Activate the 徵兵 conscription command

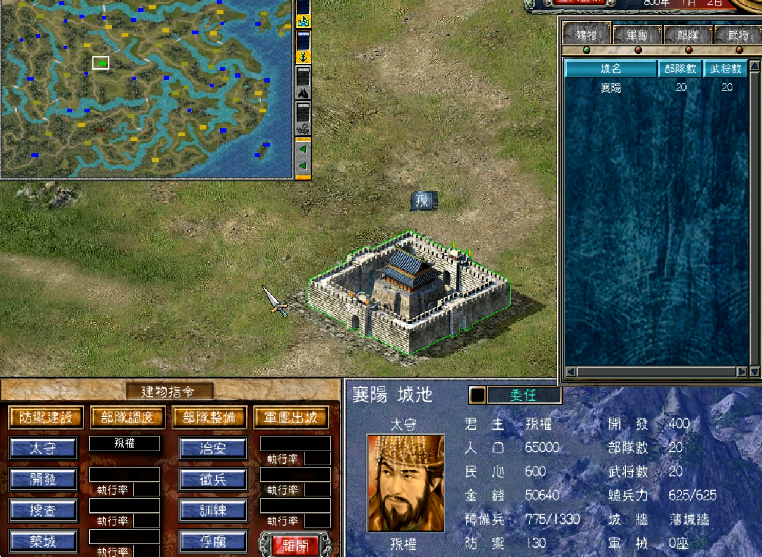(213, 479)
